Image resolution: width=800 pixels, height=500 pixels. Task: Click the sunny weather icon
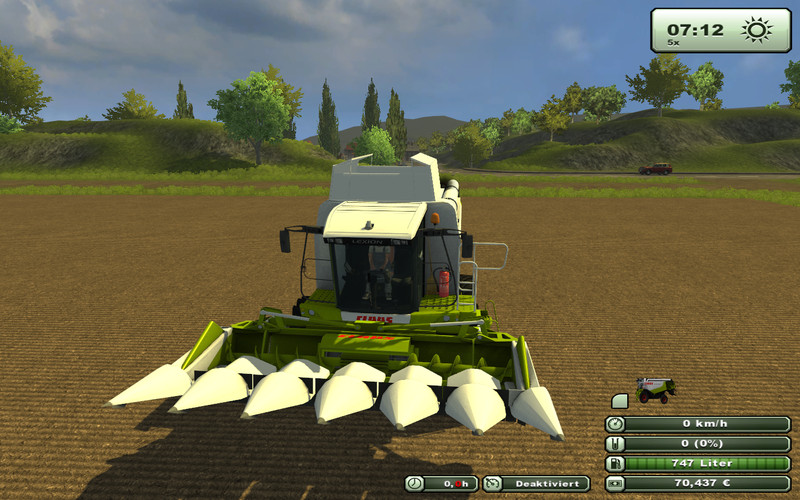[757, 30]
